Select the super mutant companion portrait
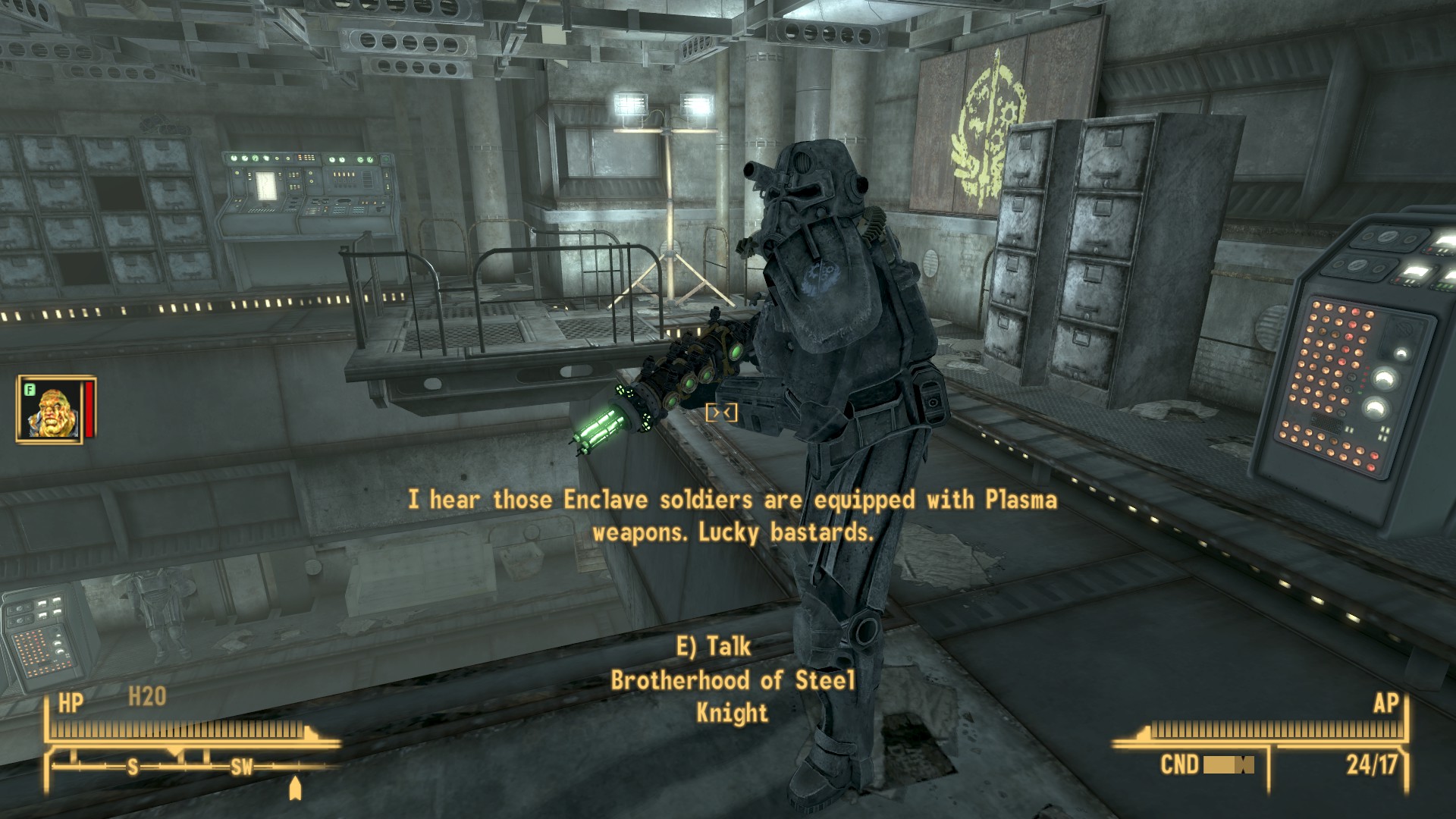Screen dimensions: 1456x819 coord(52,410)
